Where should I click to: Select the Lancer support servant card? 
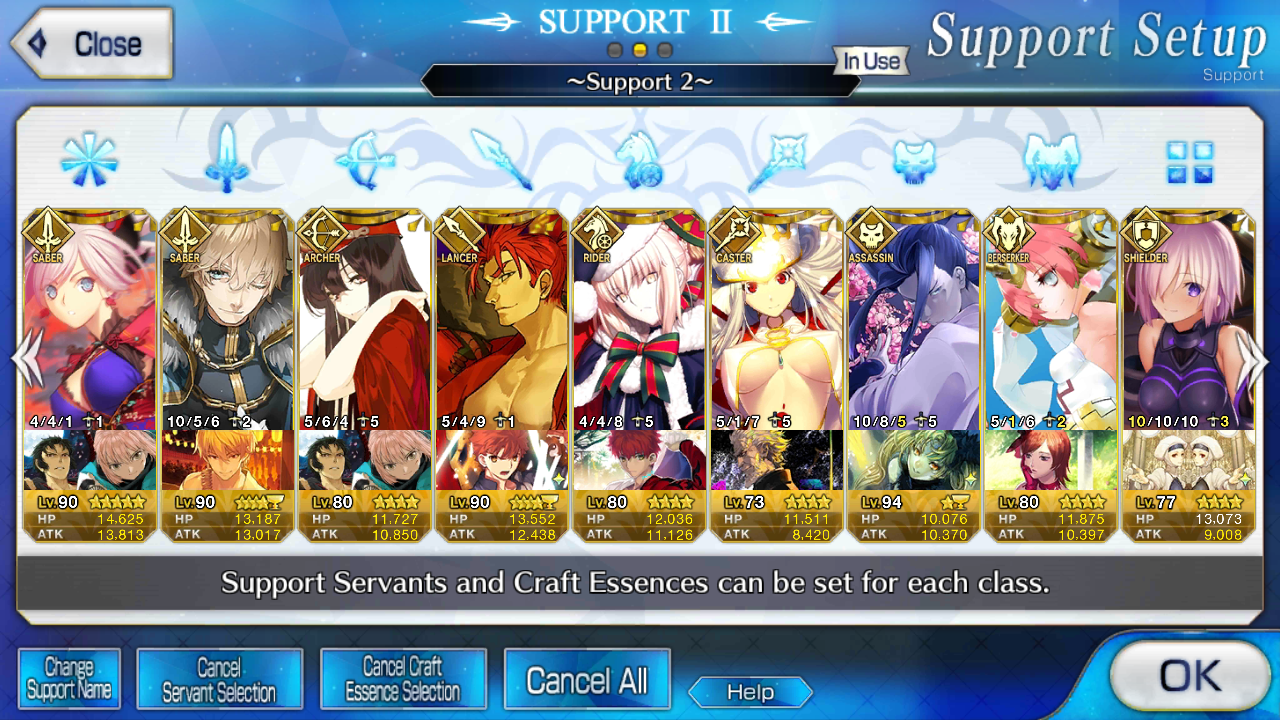501,320
